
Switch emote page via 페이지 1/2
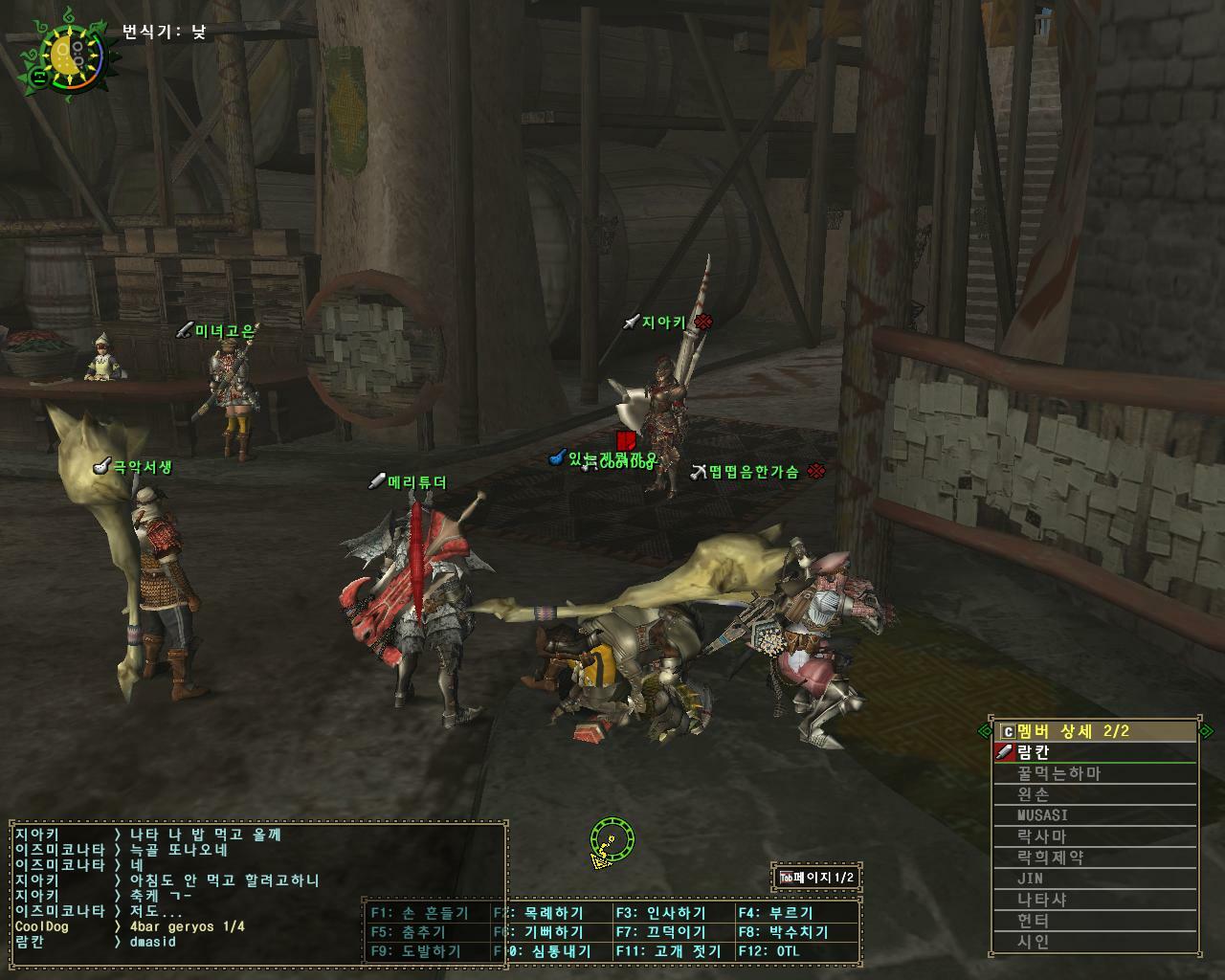coord(816,878)
